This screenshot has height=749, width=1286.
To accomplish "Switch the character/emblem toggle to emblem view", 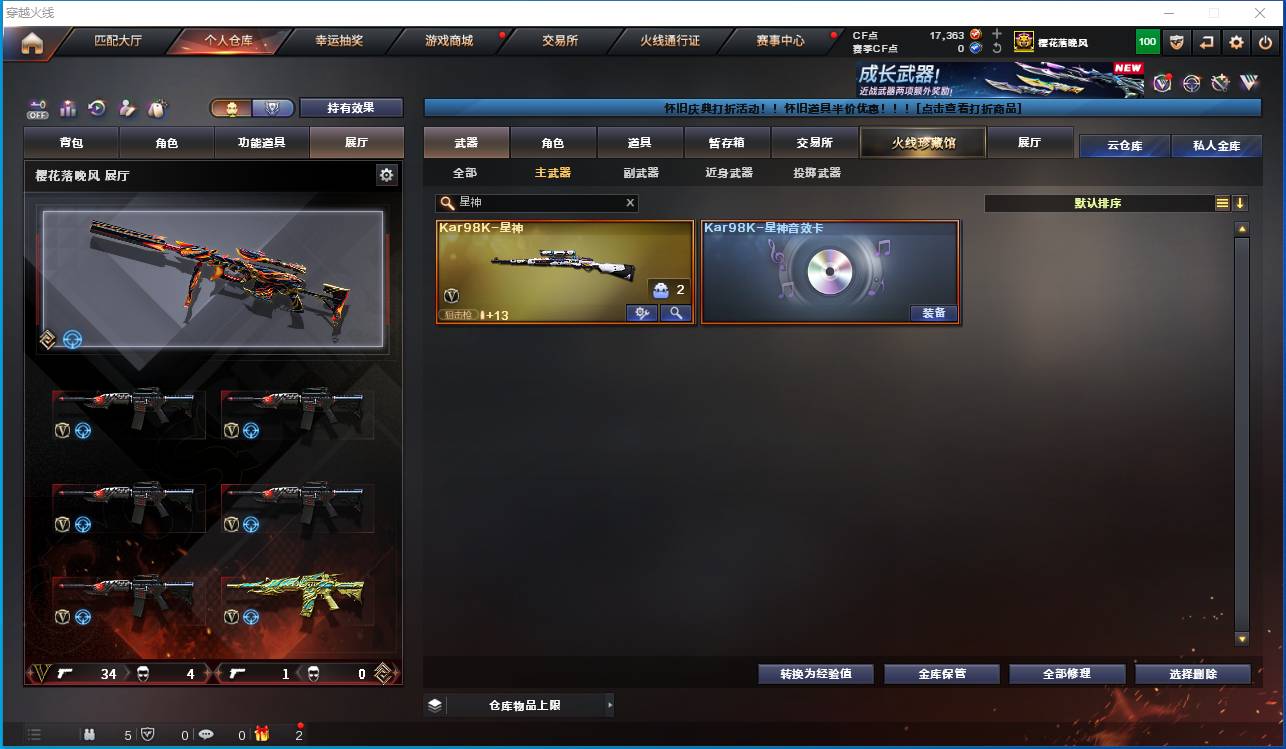I will tap(273, 107).
